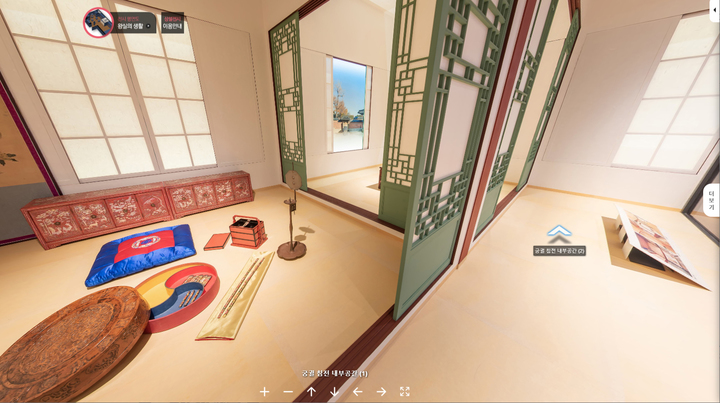Rotate view right with right arrow
Screen dimensions: 720x403
tap(381, 392)
